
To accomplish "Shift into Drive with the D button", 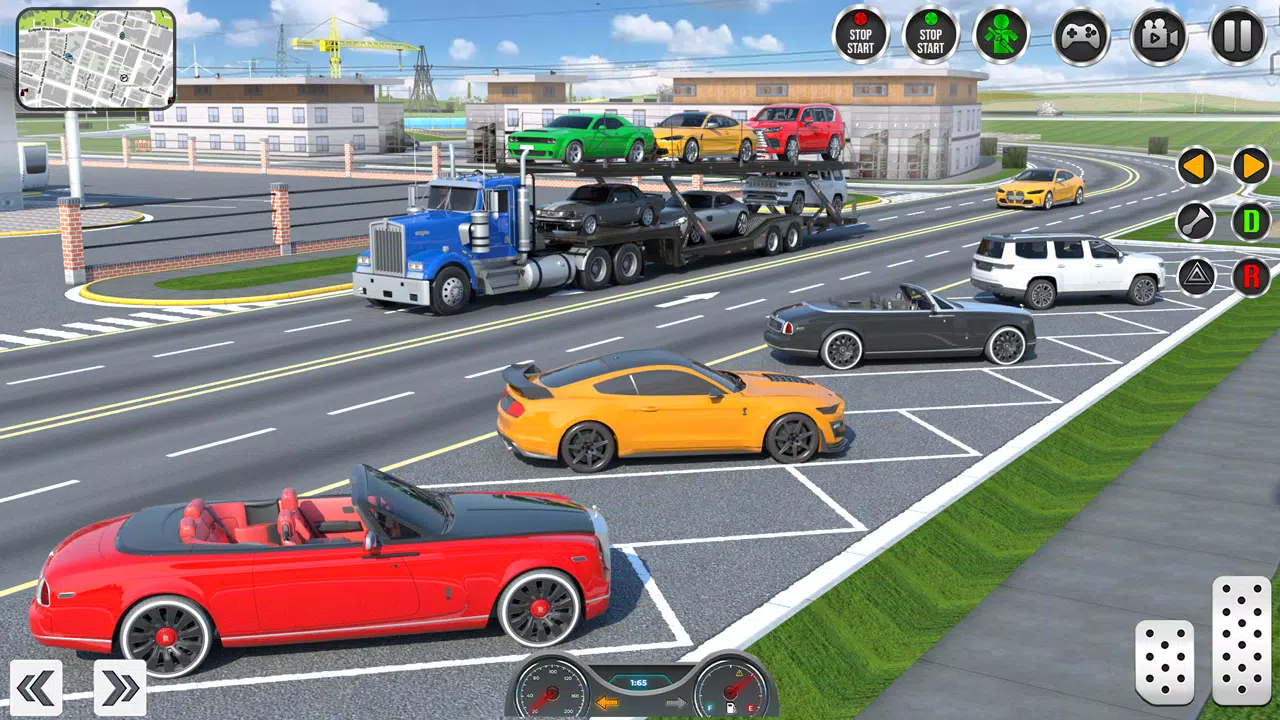I will (x=1251, y=222).
